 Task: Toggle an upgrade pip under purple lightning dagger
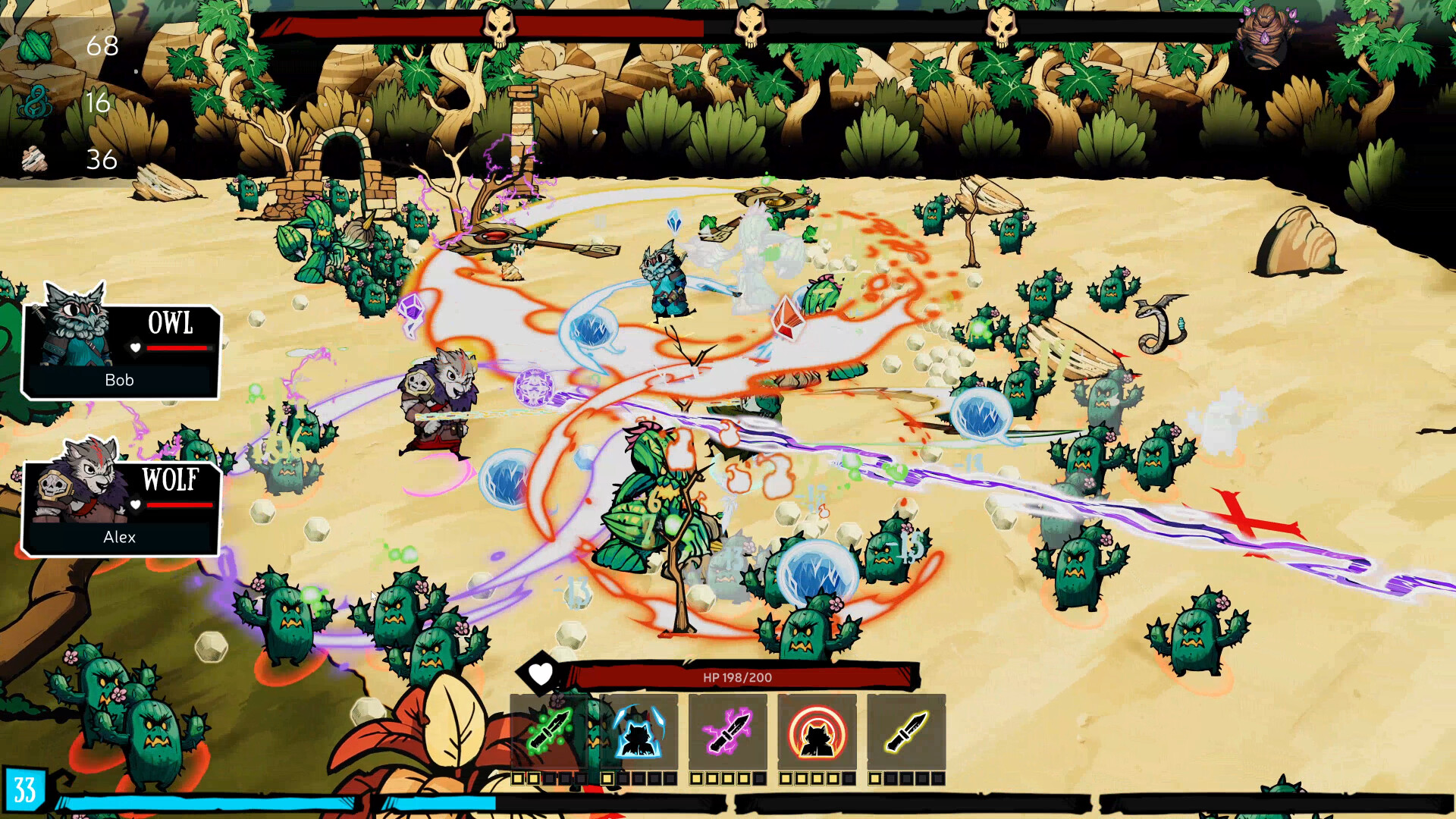point(698,777)
